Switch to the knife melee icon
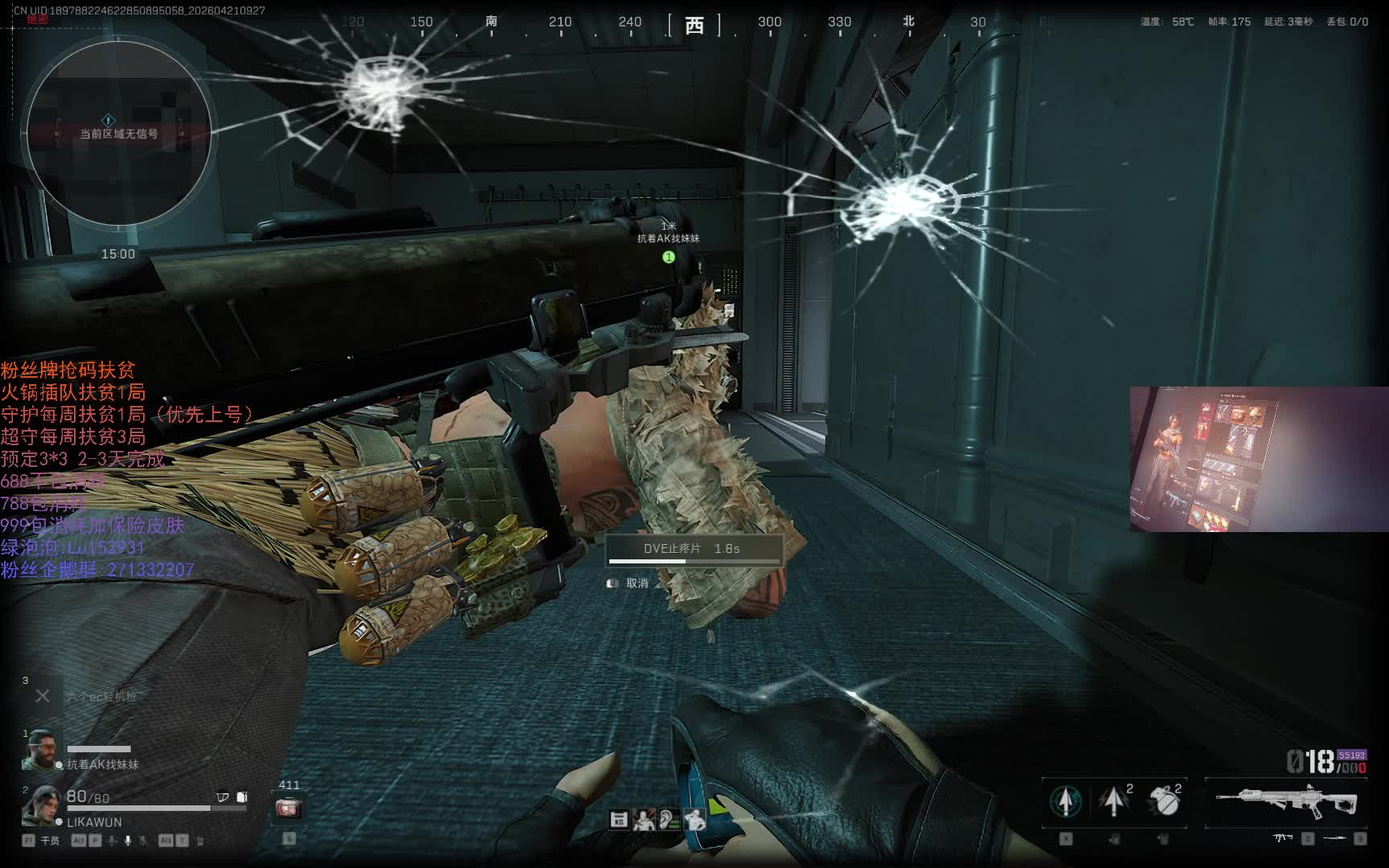This screenshot has width=1389, height=868. coord(1334,838)
